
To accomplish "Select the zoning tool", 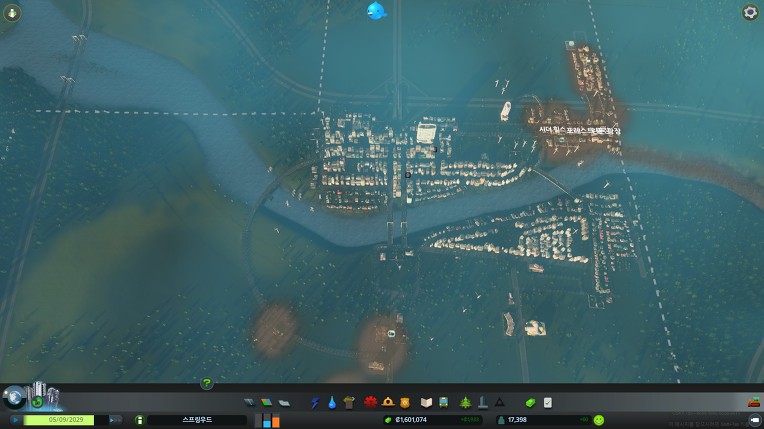I will [x=266, y=402].
